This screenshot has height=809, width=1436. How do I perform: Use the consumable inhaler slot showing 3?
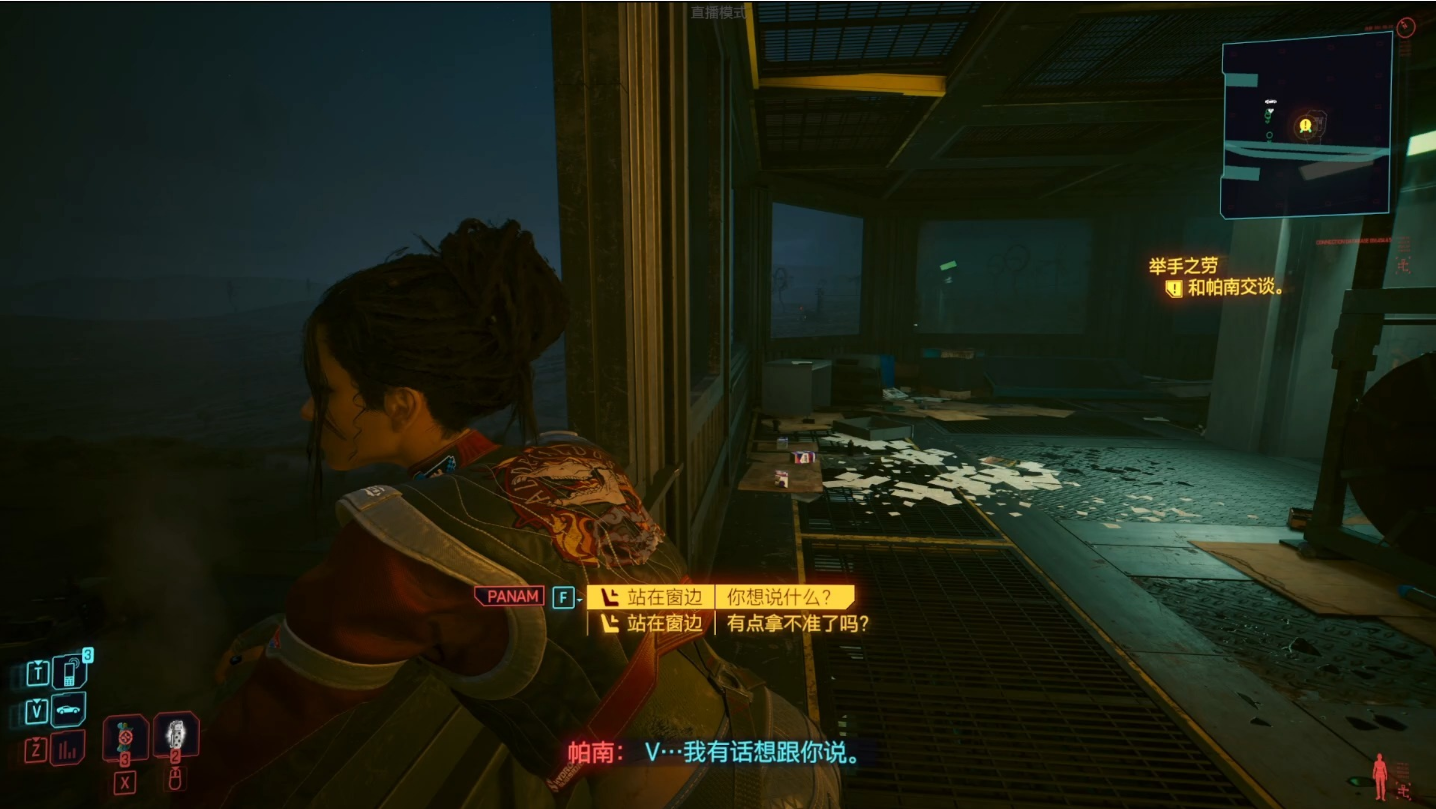pyautogui.click(x=125, y=738)
